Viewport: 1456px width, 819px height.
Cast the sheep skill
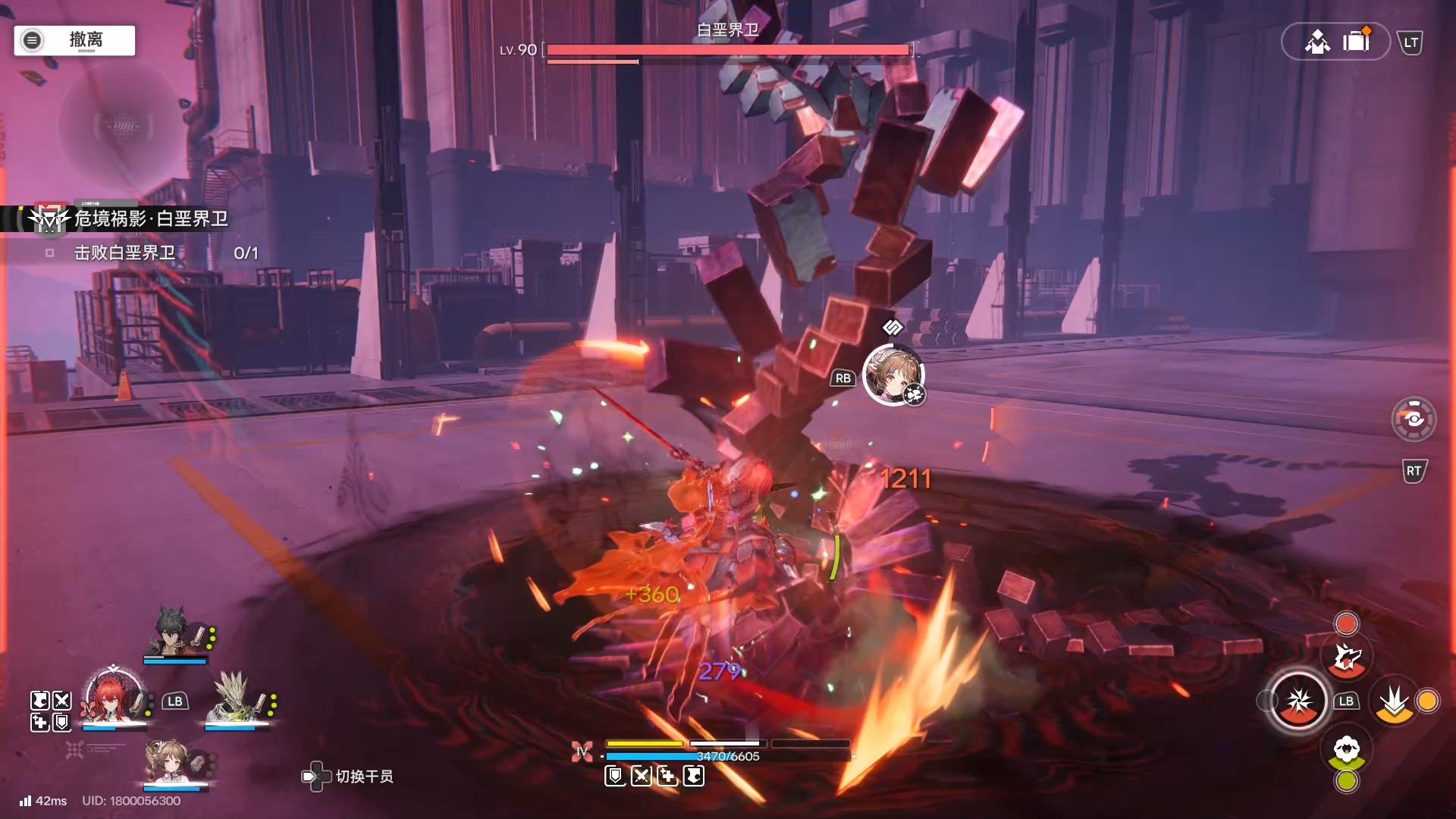coord(1347,750)
